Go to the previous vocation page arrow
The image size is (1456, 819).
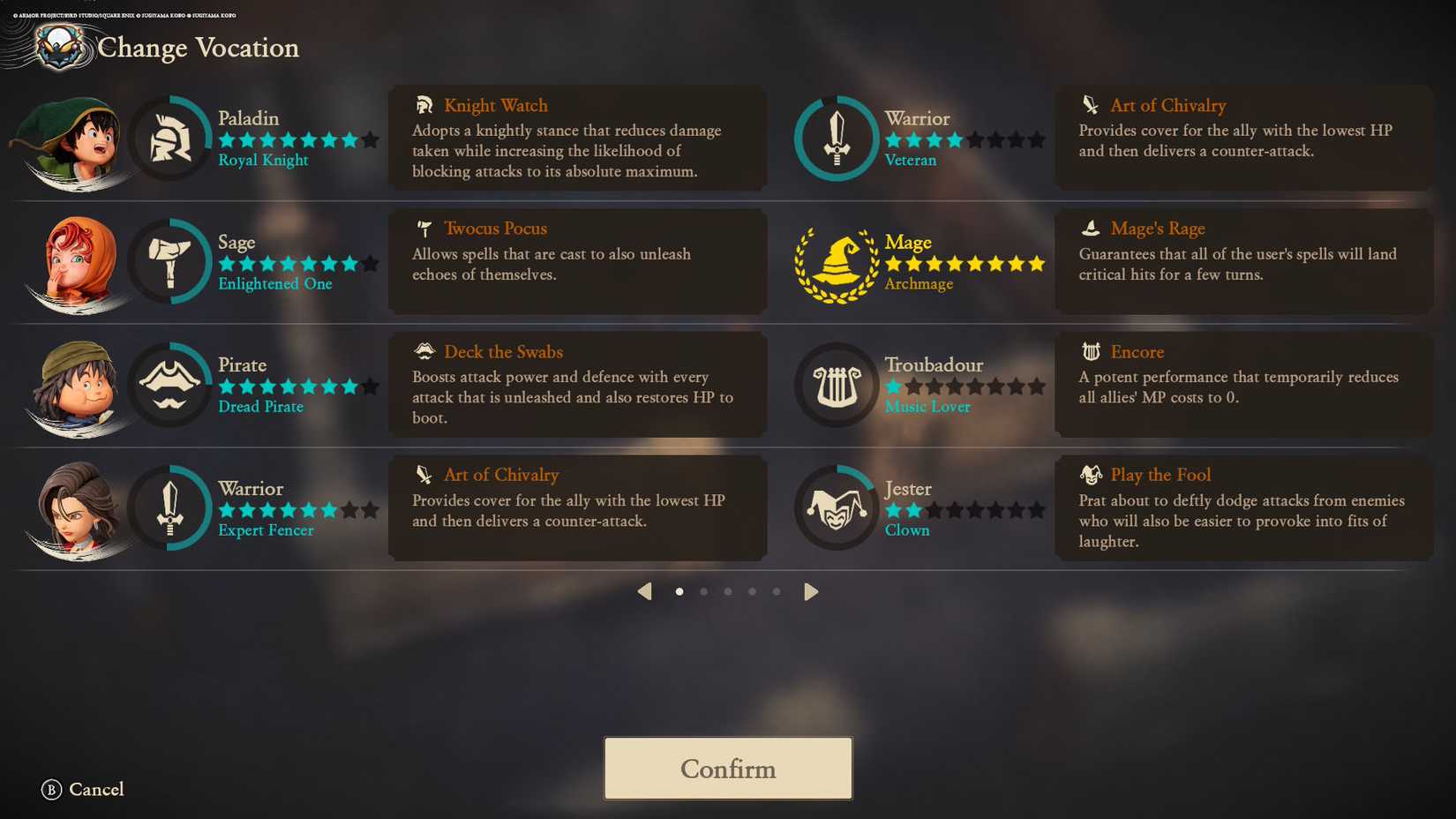click(x=645, y=591)
